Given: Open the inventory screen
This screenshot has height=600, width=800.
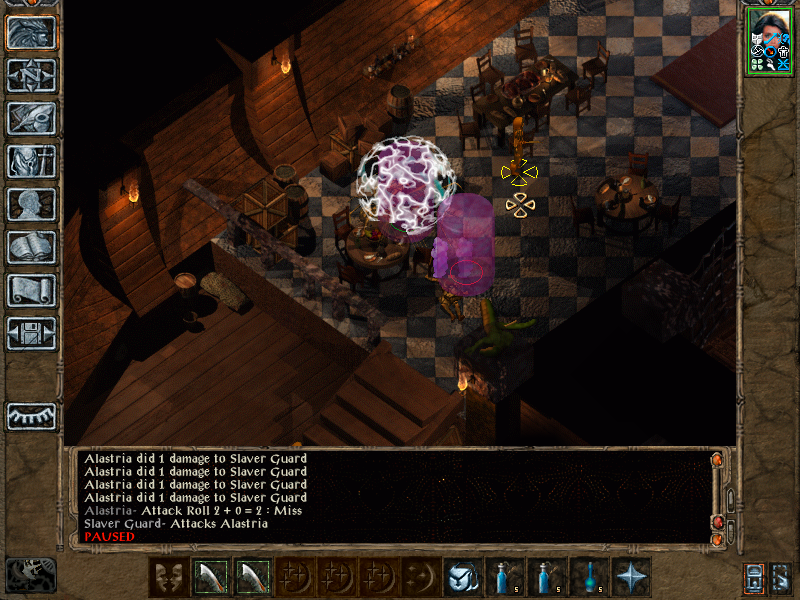Looking at the screenshot, I should [x=32, y=161].
